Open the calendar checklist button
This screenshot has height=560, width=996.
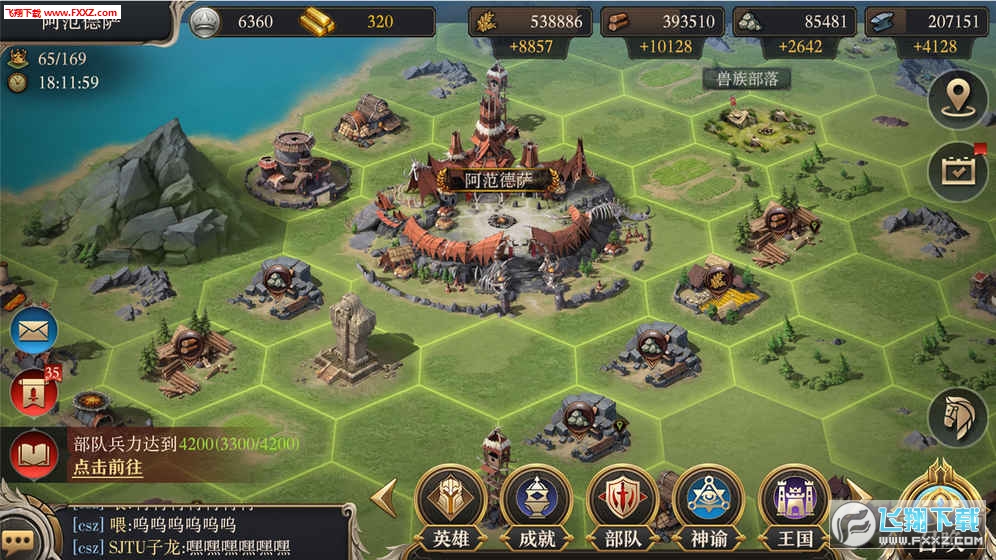click(957, 172)
